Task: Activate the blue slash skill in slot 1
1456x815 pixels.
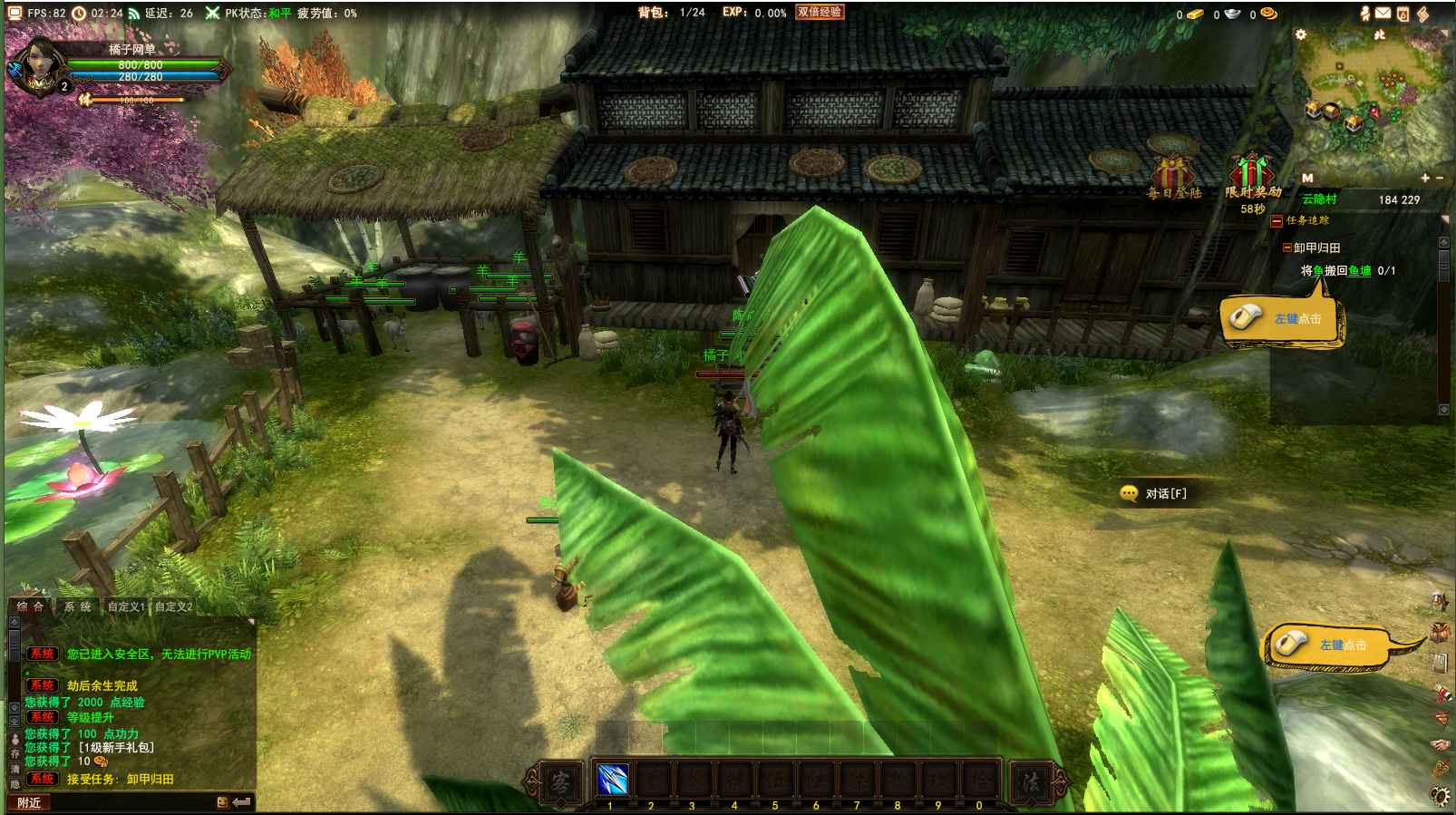Action: 613,780
